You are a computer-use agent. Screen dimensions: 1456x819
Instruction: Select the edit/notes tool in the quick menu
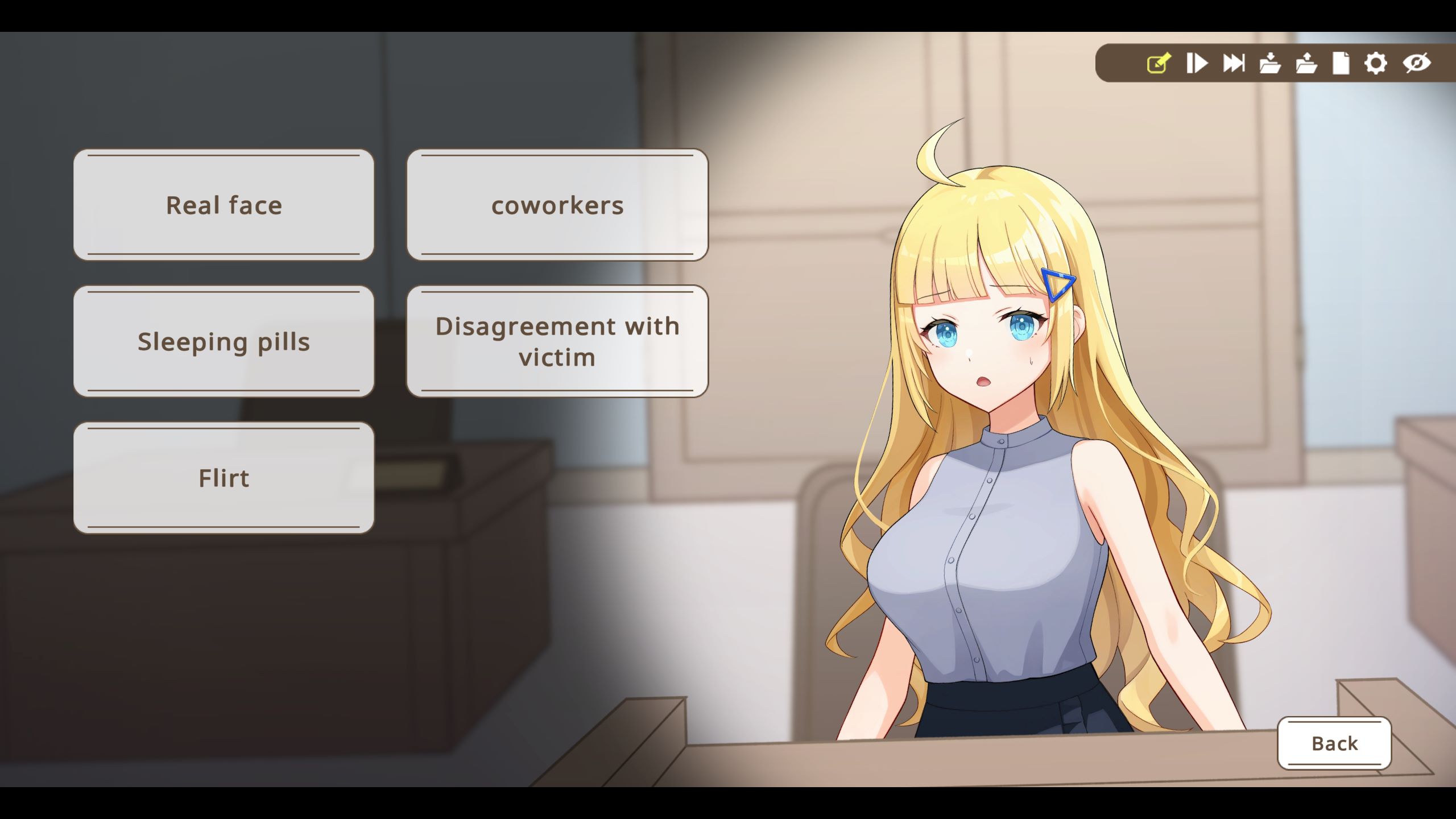tap(1157, 64)
